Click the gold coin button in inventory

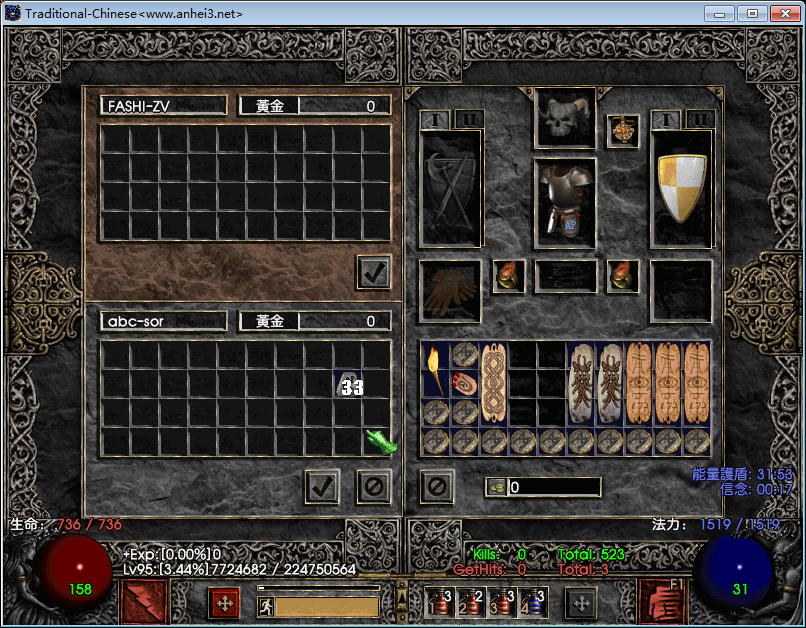click(x=496, y=487)
